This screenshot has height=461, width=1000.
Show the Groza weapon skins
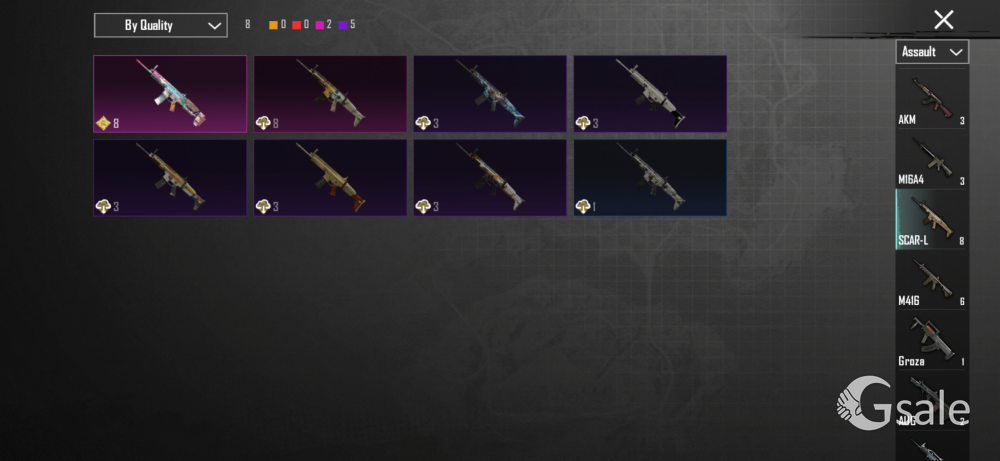pos(931,341)
